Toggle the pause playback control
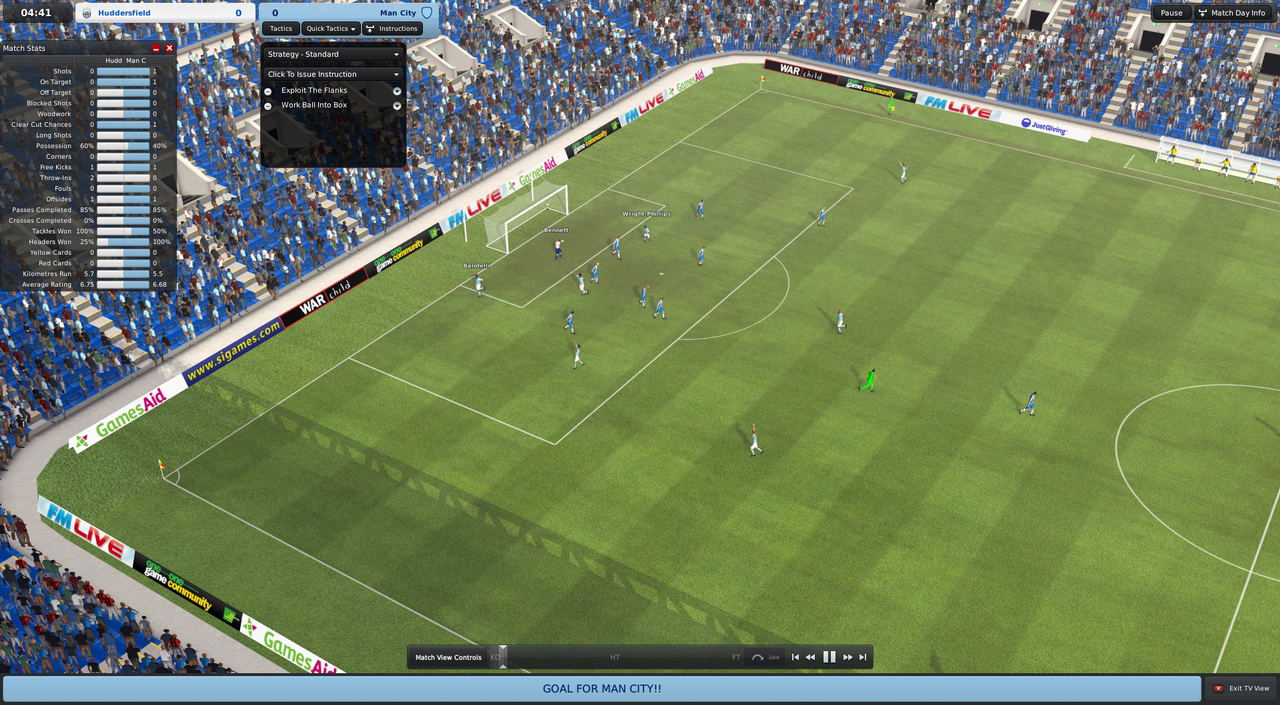Image resolution: width=1280 pixels, height=705 pixels. pyautogui.click(x=829, y=657)
